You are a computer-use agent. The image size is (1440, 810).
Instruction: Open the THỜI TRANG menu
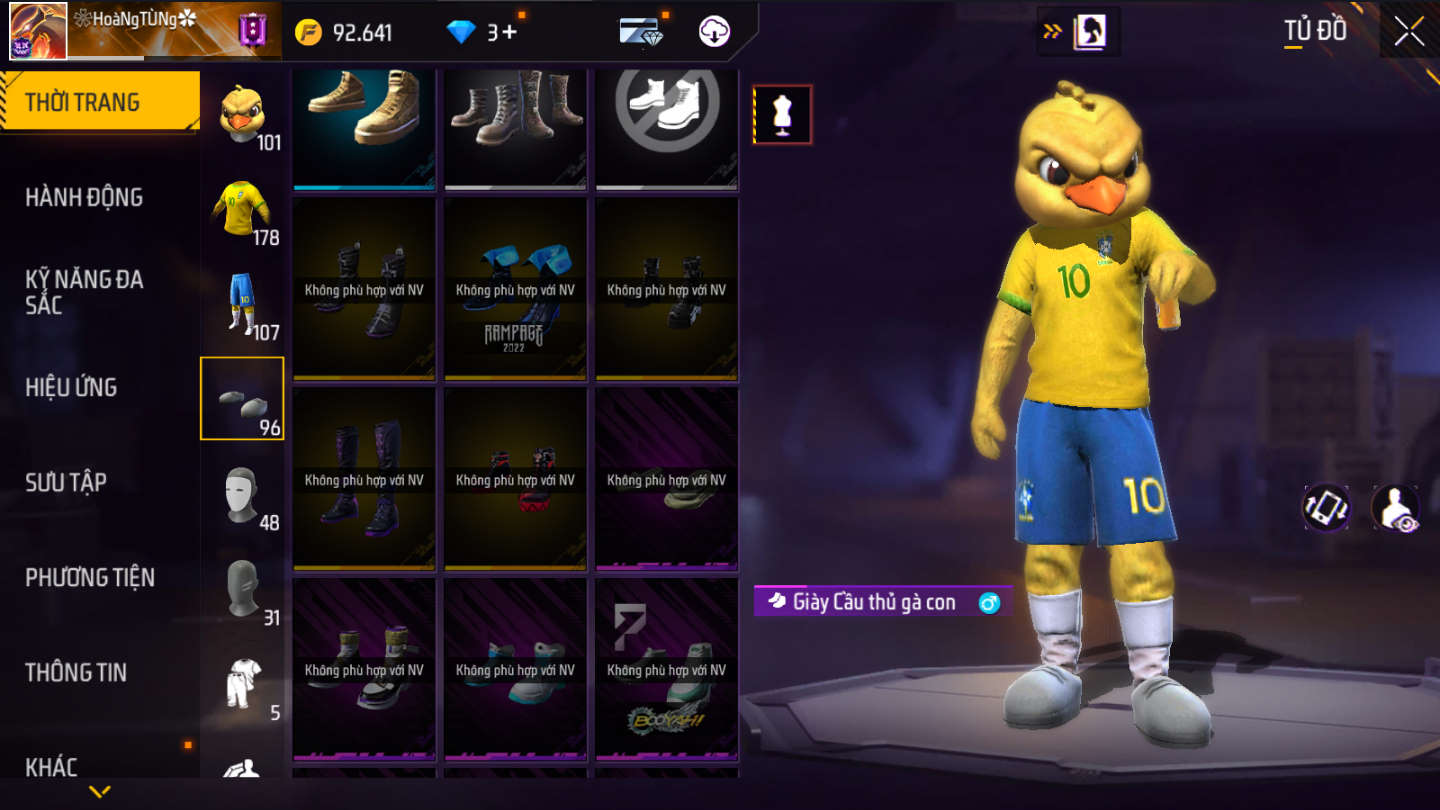tap(100, 102)
